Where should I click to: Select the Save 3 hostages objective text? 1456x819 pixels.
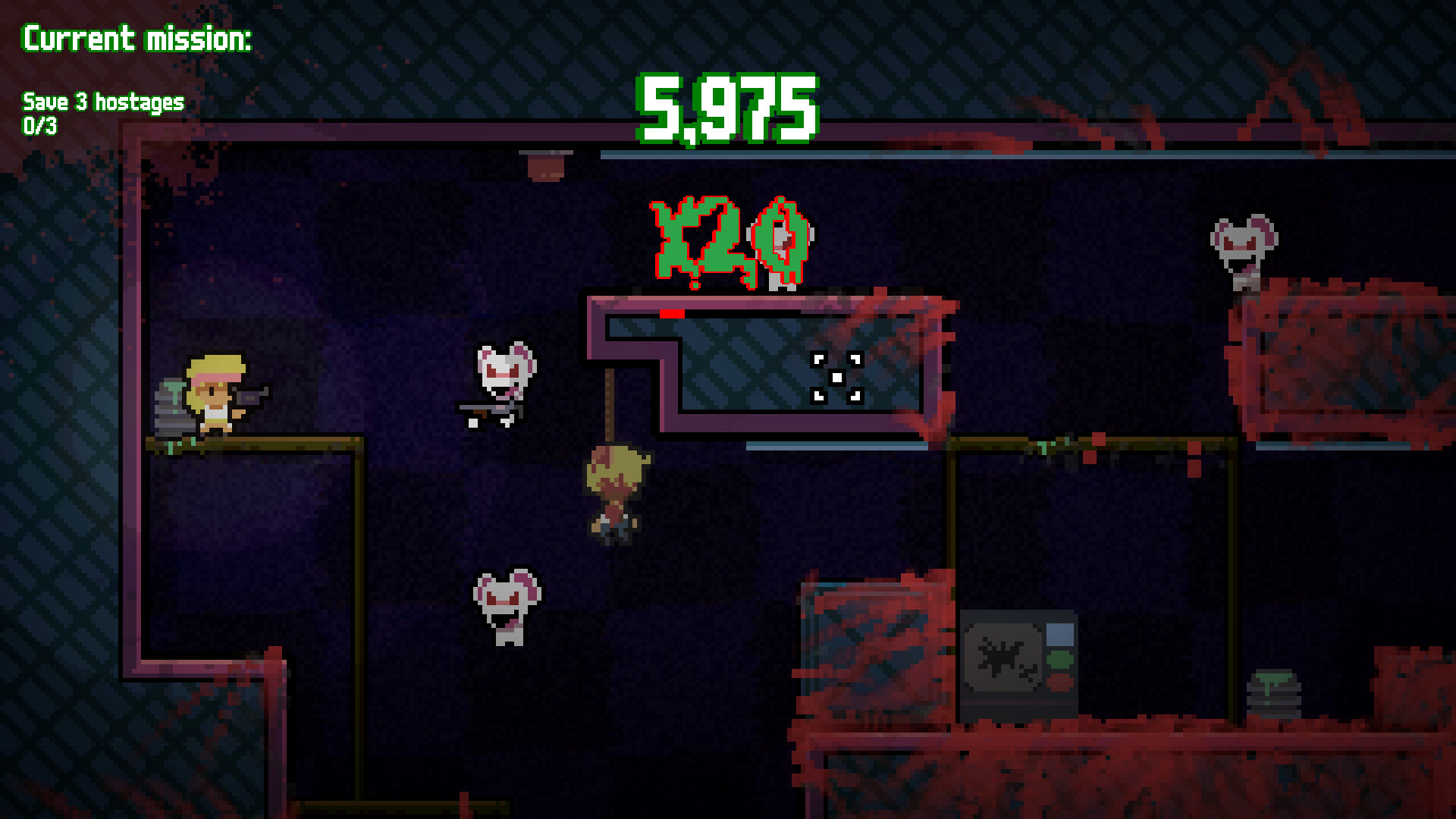[102, 99]
